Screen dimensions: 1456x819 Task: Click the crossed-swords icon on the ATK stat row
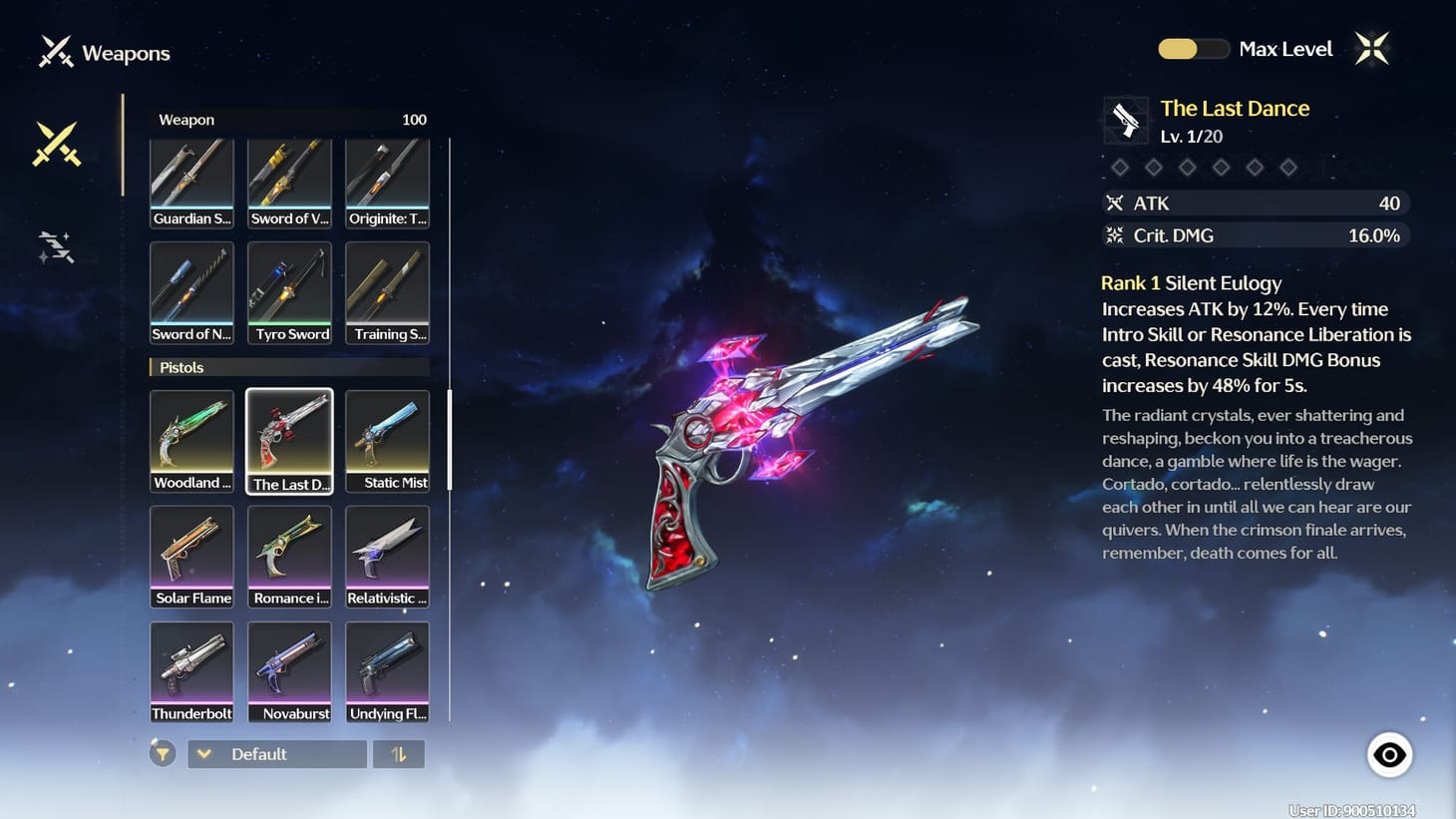tap(1116, 203)
